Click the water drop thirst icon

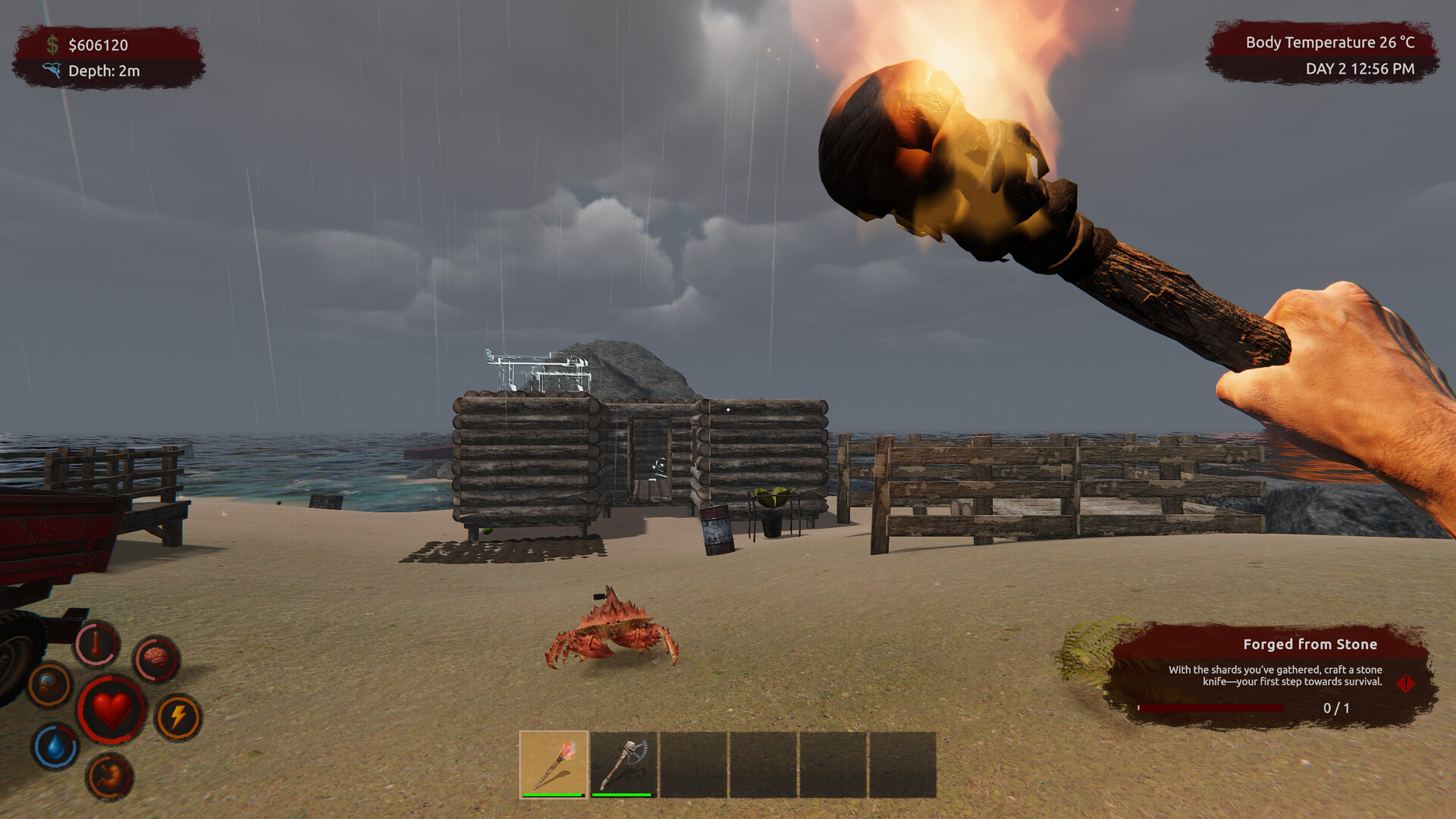pos(55,746)
